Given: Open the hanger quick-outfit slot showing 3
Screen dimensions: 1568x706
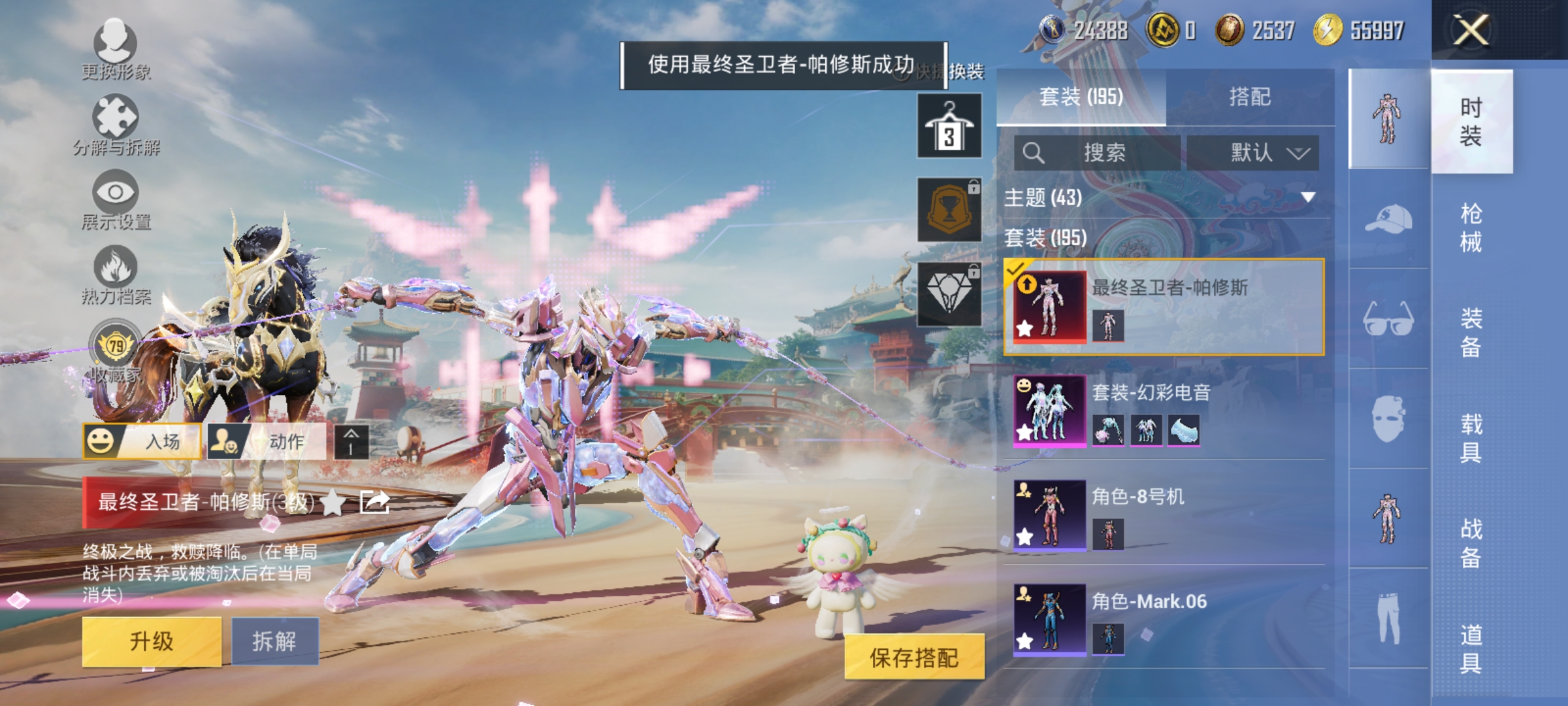Looking at the screenshot, I should tap(949, 124).
